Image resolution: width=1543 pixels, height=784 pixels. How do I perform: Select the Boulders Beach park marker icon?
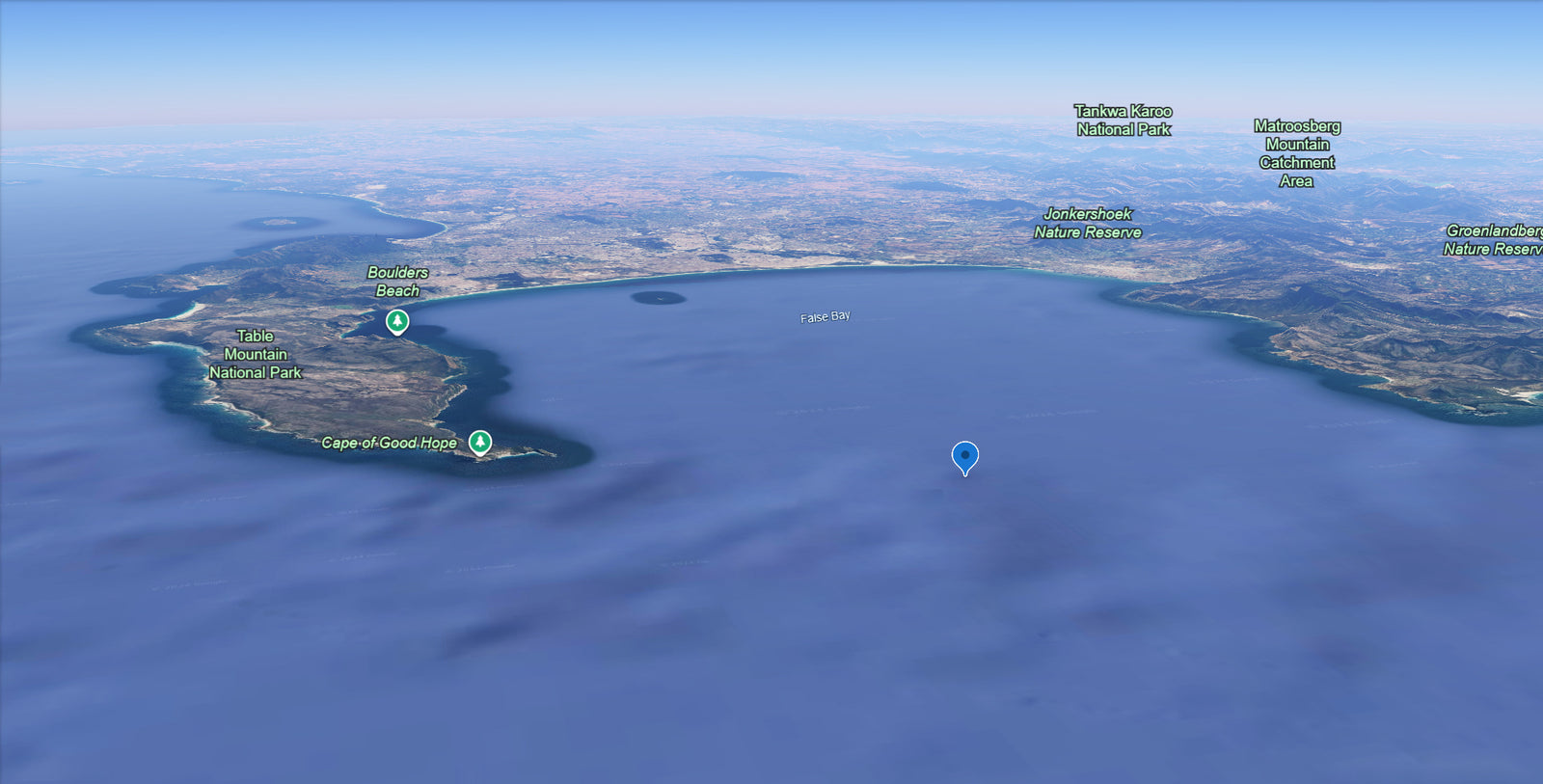pos(397,321)
